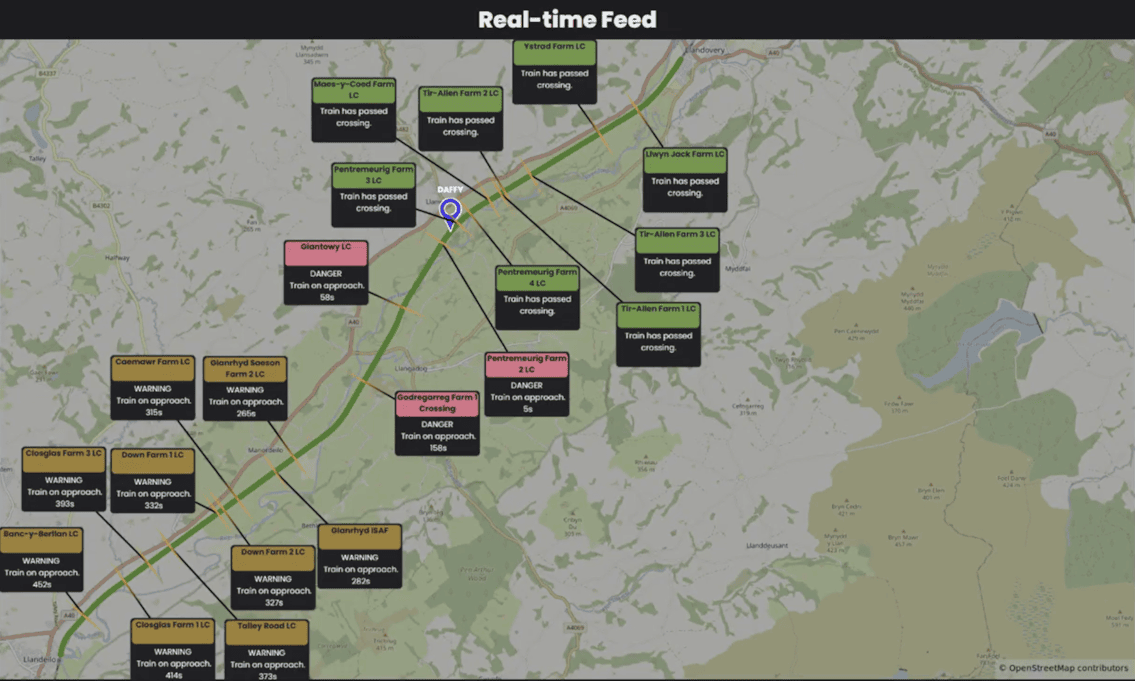Image resolution: width=1135 pixels, height=681 pixels.
Task: Select the Caemawr Farm LC warning card
Action: coord(153,387)
